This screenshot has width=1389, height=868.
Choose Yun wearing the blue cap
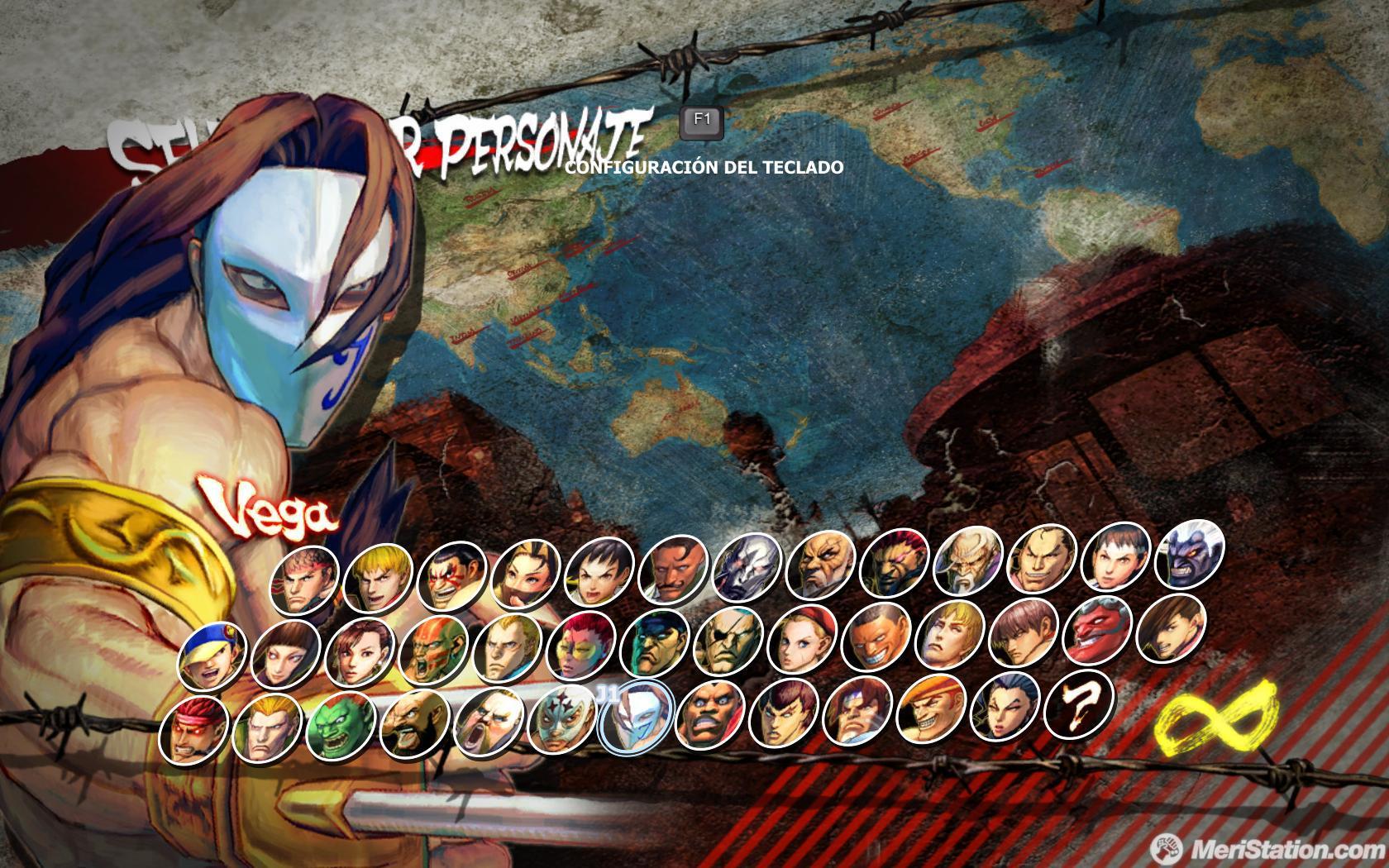[x=212, y=656]
